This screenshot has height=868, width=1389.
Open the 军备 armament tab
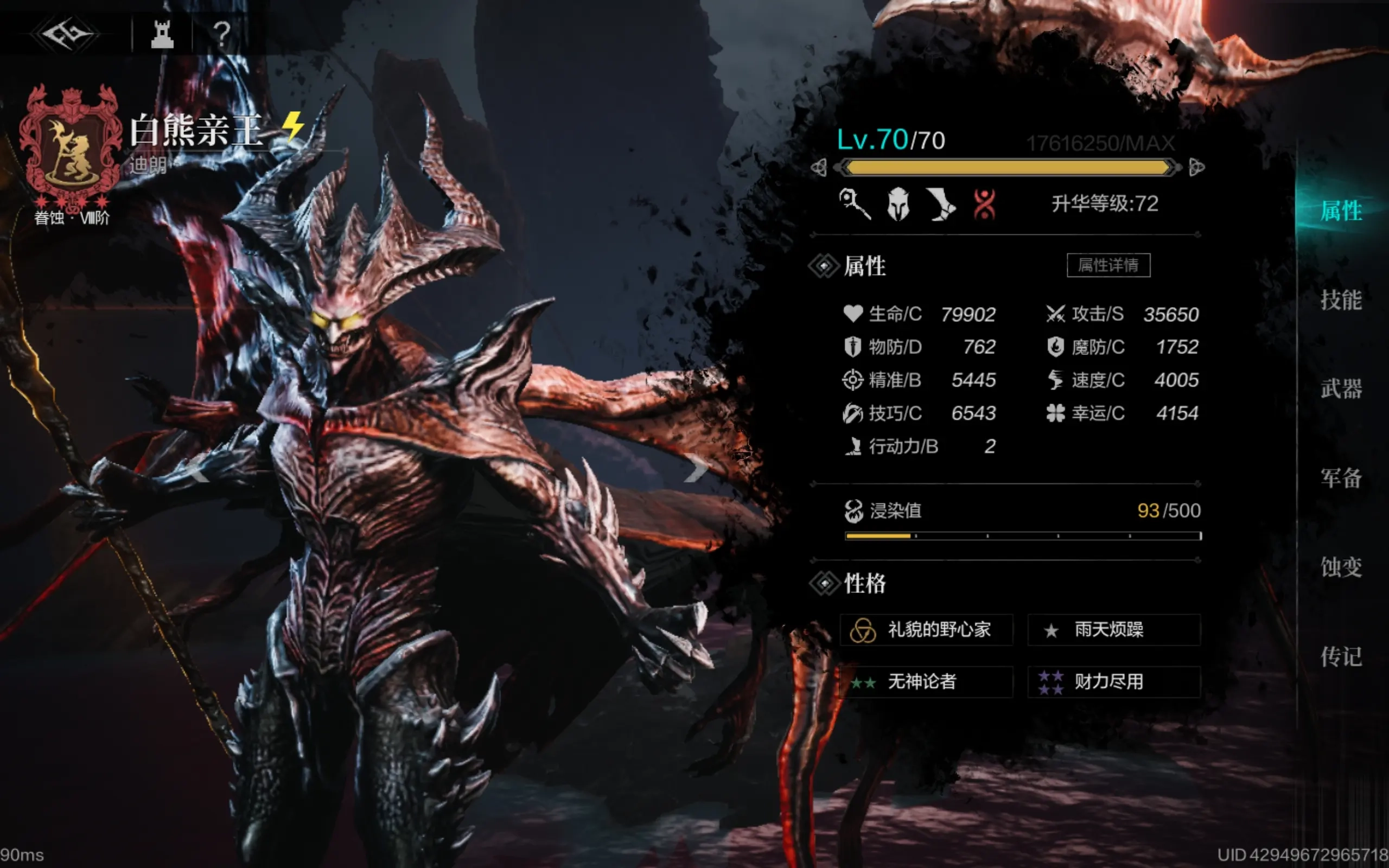(1341, 477)
